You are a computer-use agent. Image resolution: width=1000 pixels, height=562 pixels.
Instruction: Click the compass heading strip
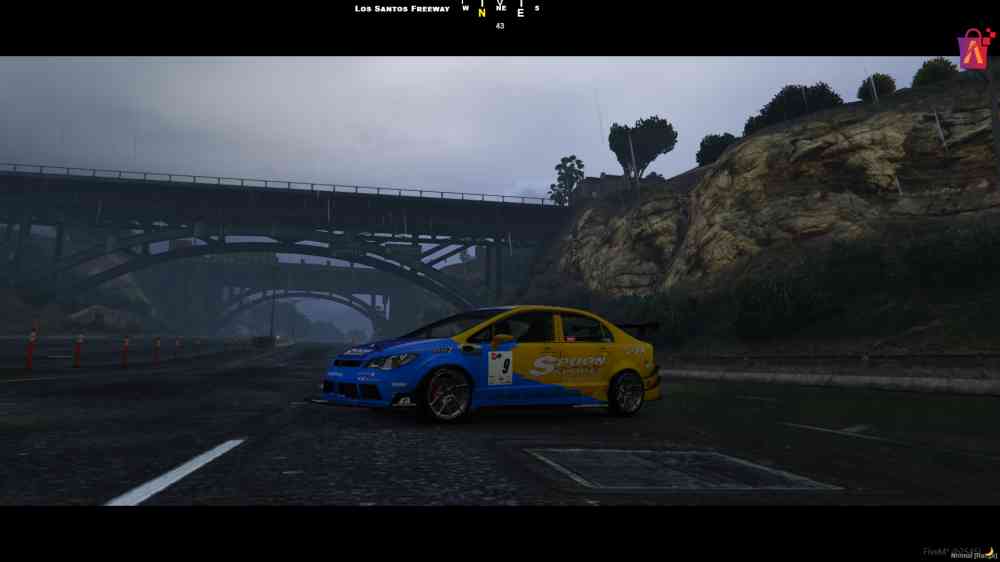[500, 10]
